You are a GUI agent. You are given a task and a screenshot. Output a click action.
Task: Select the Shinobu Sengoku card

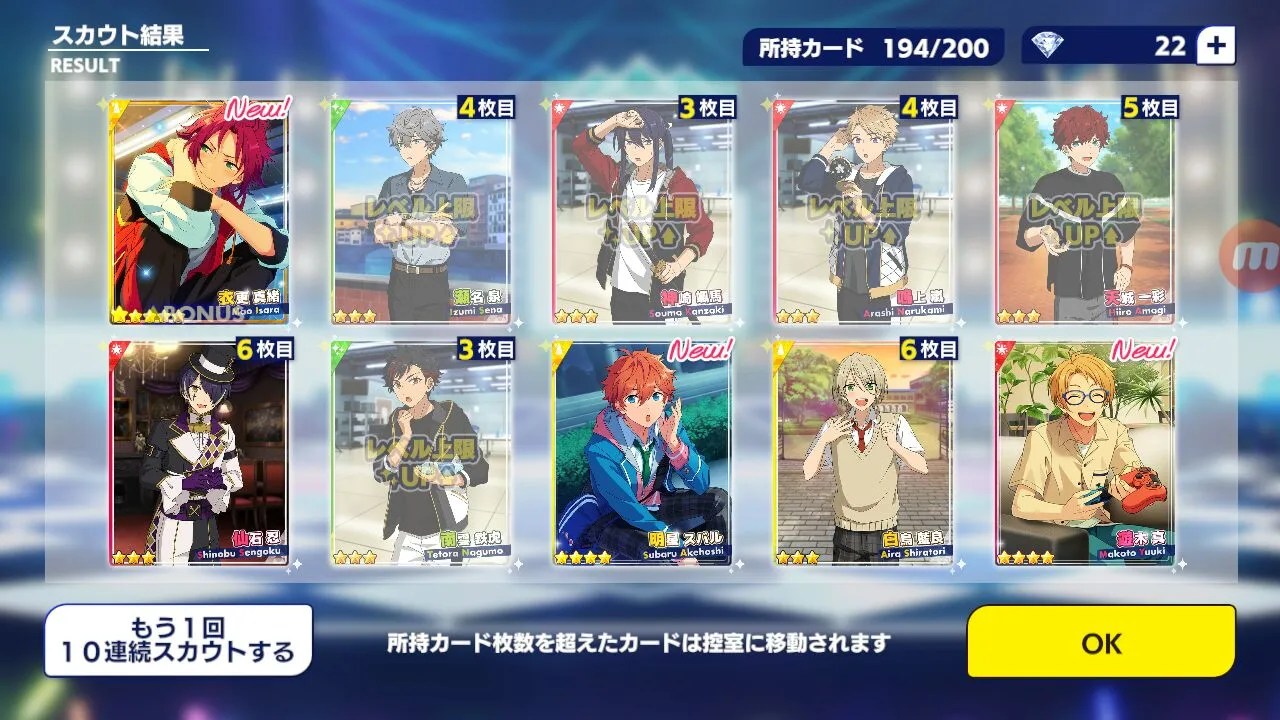pyautogui.click(x=200, y=454)
